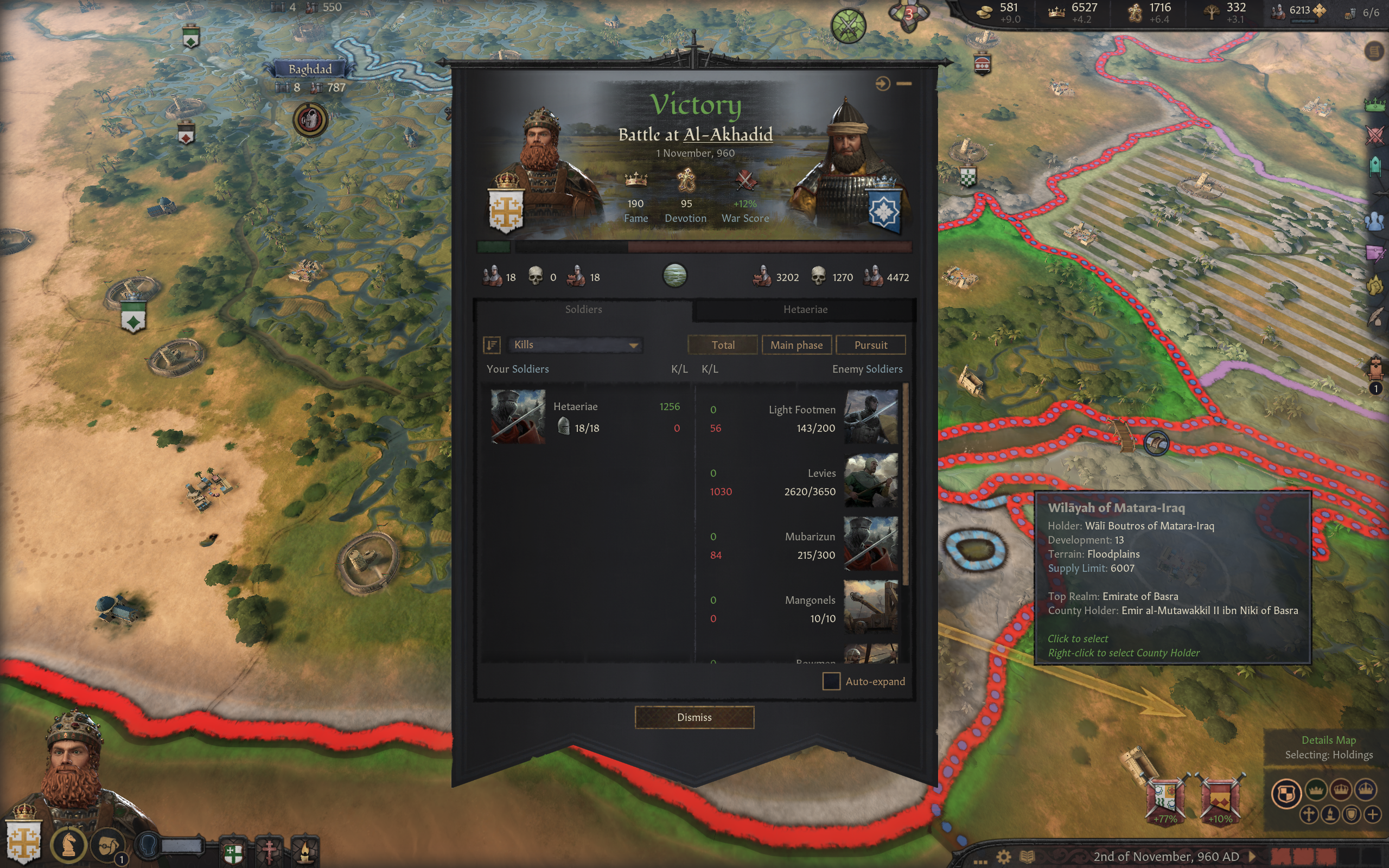Toggle the Auto-expand checkbox
Image resolution: width=1389 pixels, height=868 pixels.
pyautogui.click(x=831, y=681)
